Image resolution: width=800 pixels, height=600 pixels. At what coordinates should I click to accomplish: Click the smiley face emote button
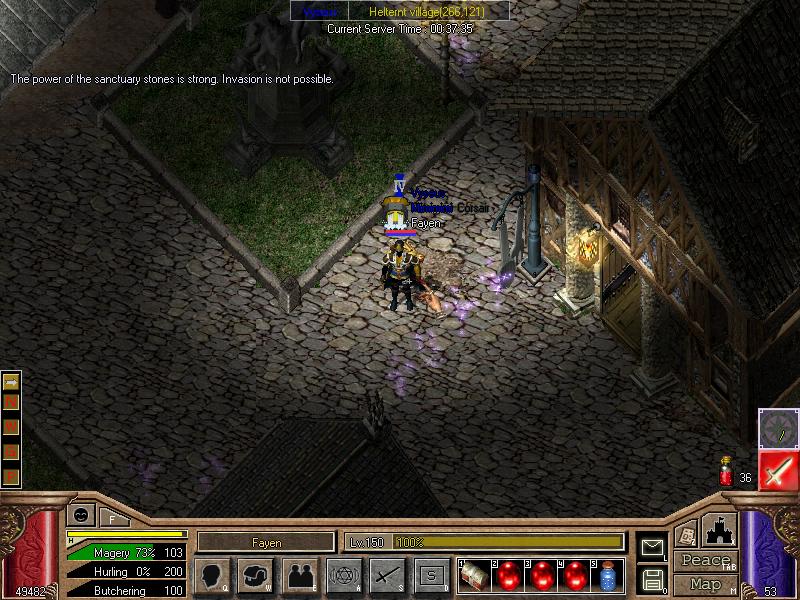(81, 516)
